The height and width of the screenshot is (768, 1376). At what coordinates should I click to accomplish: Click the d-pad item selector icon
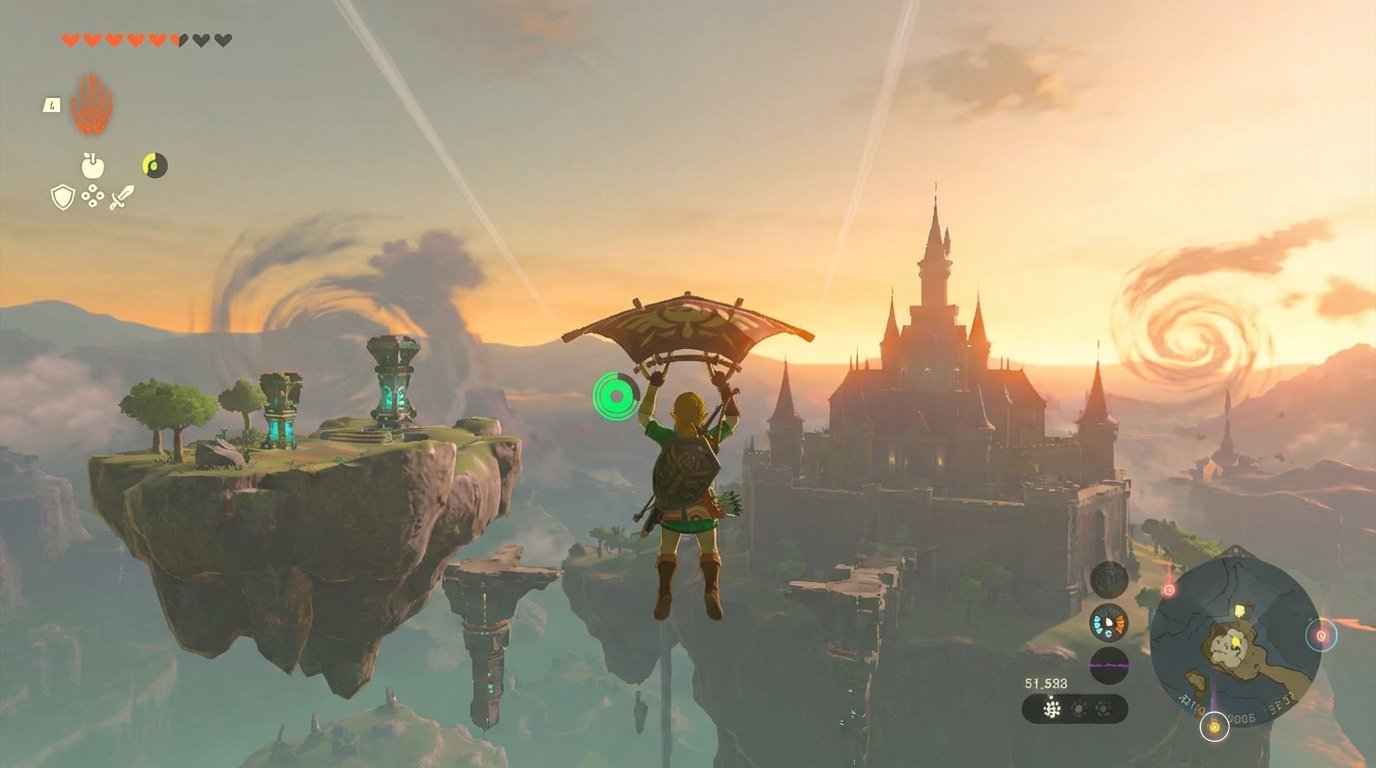(x=93, y=195)
